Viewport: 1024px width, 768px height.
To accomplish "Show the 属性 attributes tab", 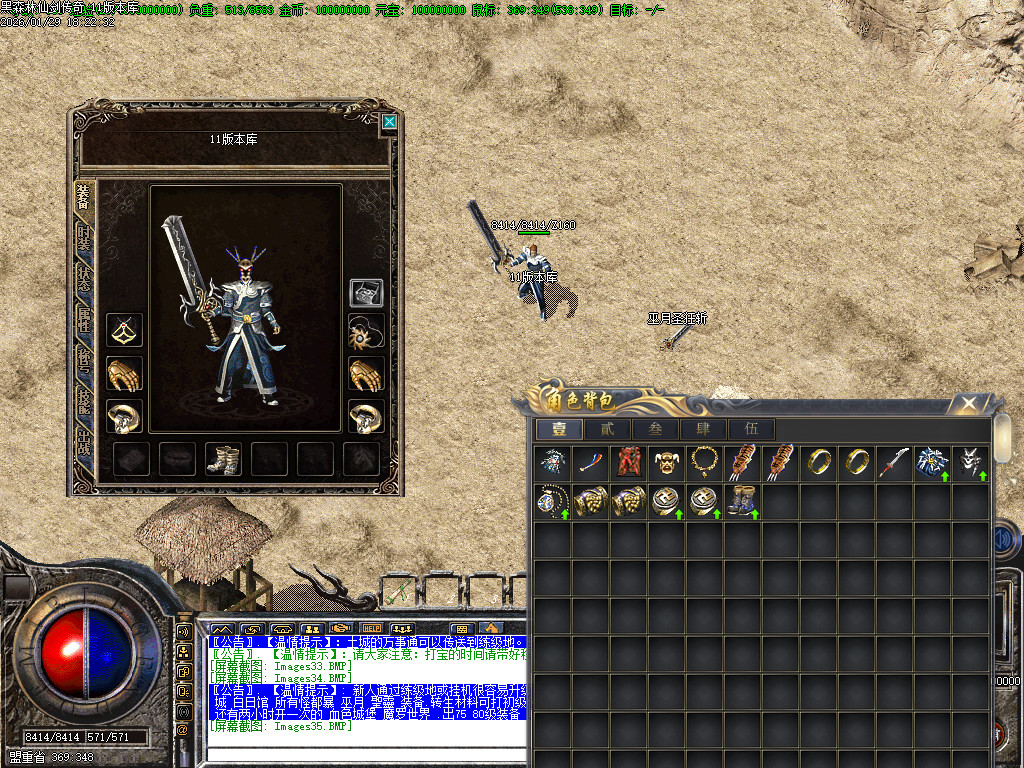I will [x=84, y=322].
